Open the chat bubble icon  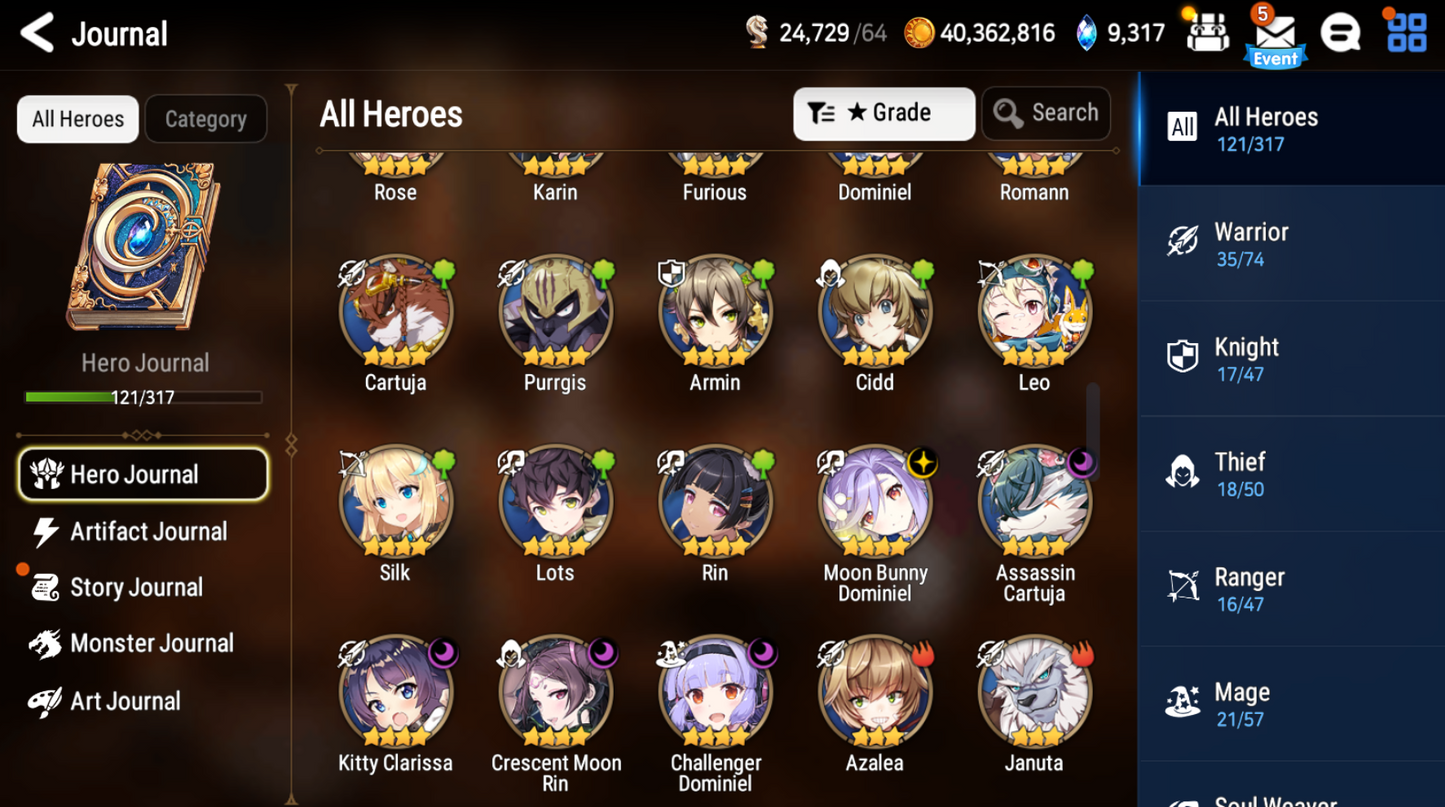(1341, 31)
